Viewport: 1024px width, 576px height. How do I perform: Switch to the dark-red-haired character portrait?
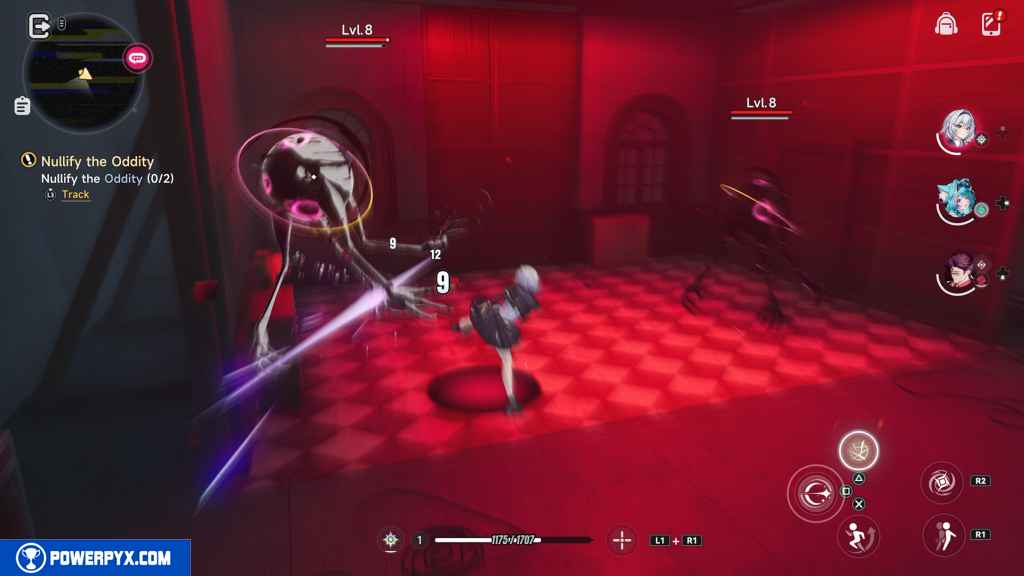(x=959, y=273)
